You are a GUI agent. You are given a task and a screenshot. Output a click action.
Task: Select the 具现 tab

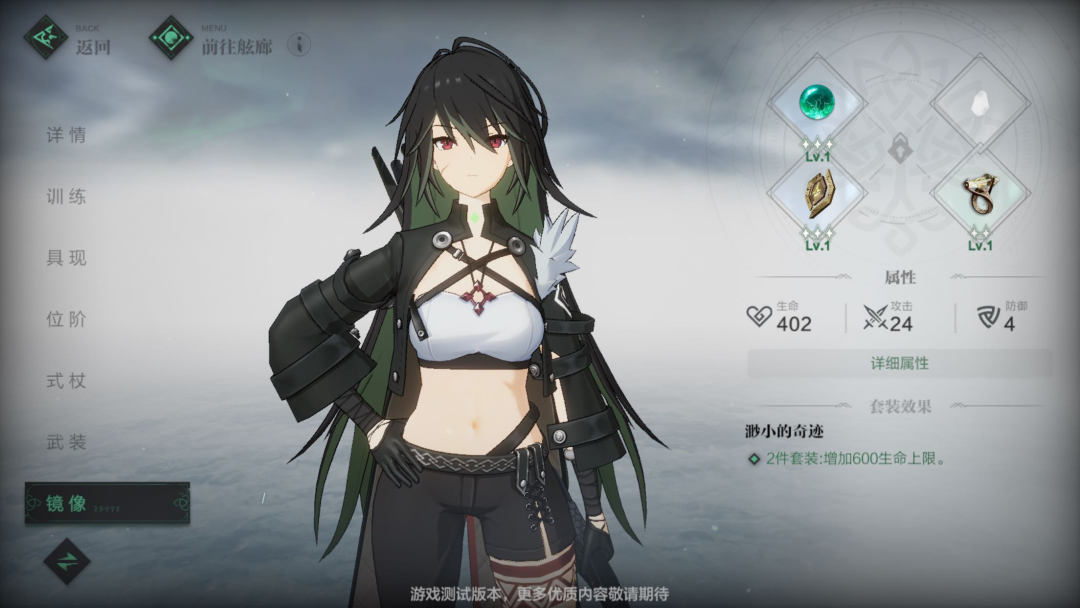pyautogui.click(x=67, y=257)
